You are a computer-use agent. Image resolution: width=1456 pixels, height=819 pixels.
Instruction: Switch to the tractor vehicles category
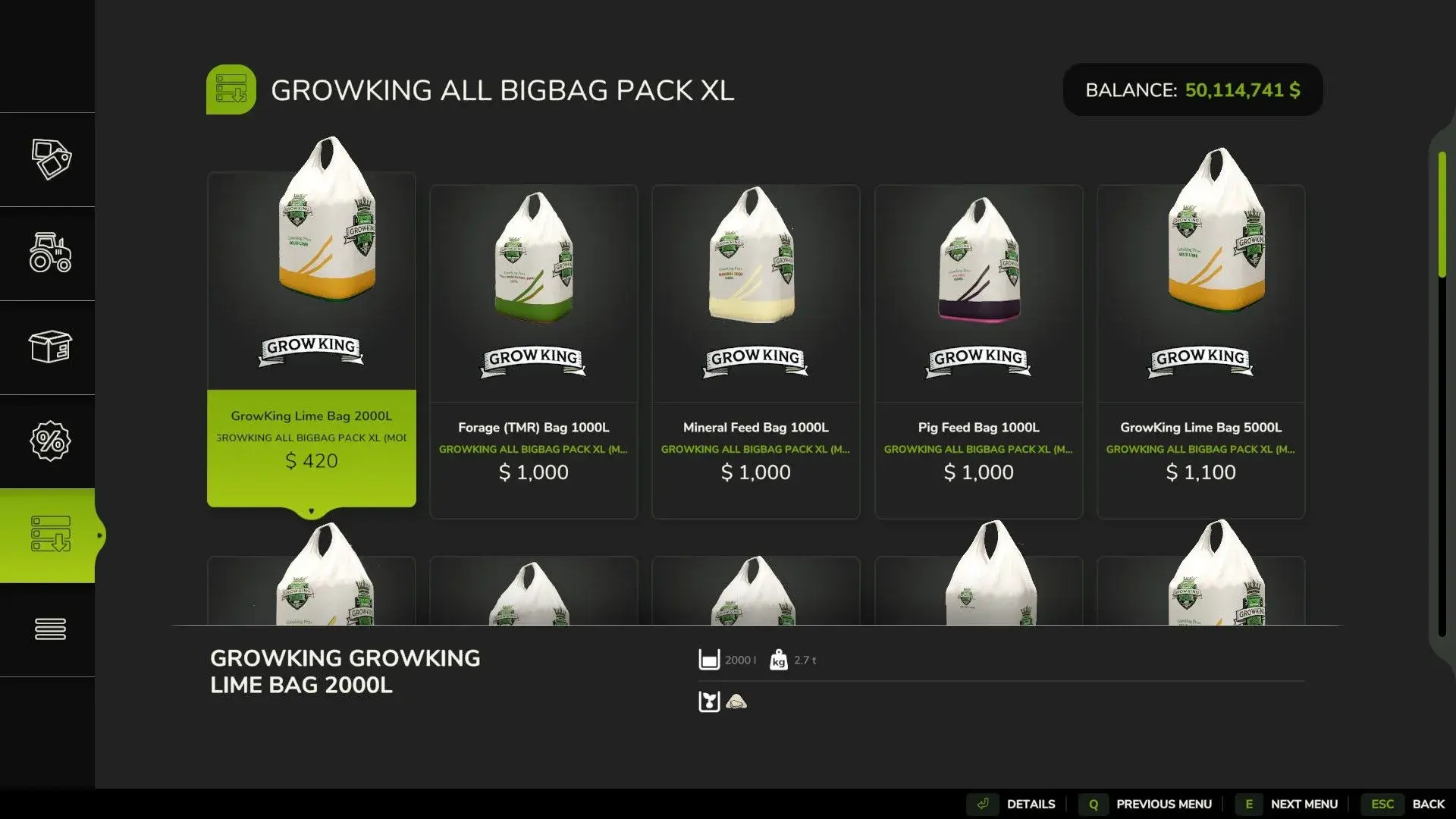click(x=50, y=253)
